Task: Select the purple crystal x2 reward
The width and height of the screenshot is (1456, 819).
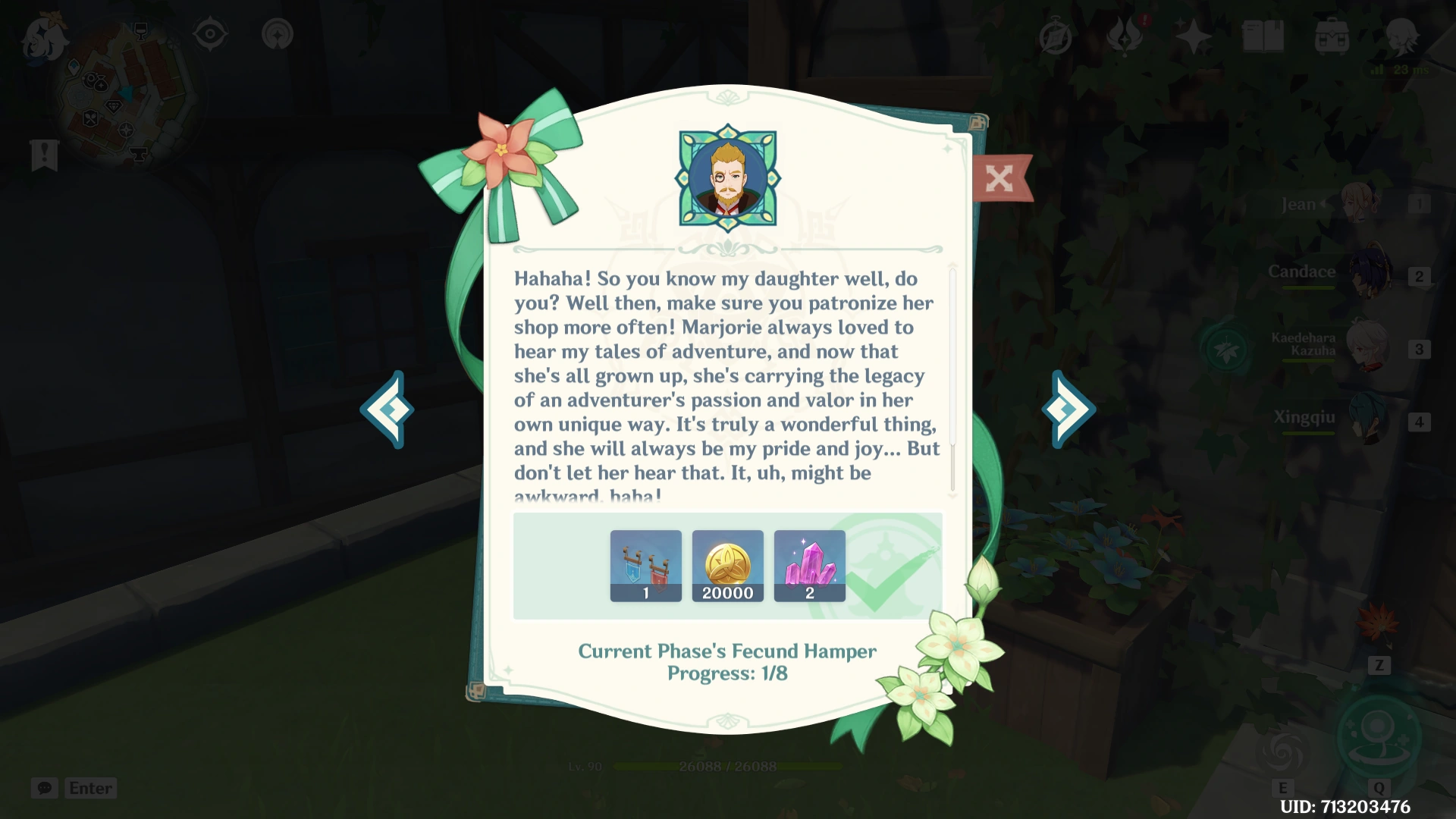Action: click(x=809, y=565)
